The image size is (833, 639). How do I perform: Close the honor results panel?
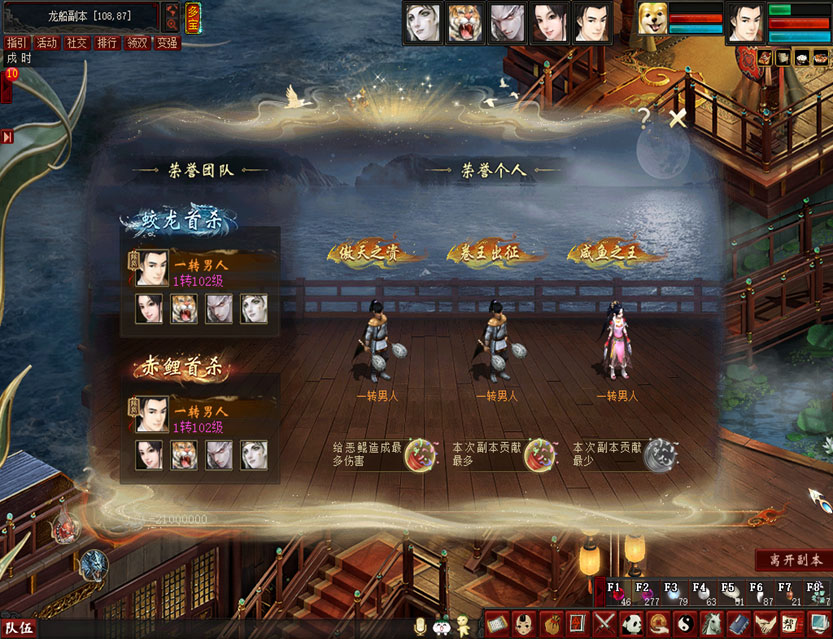click(x=678, y=119)
